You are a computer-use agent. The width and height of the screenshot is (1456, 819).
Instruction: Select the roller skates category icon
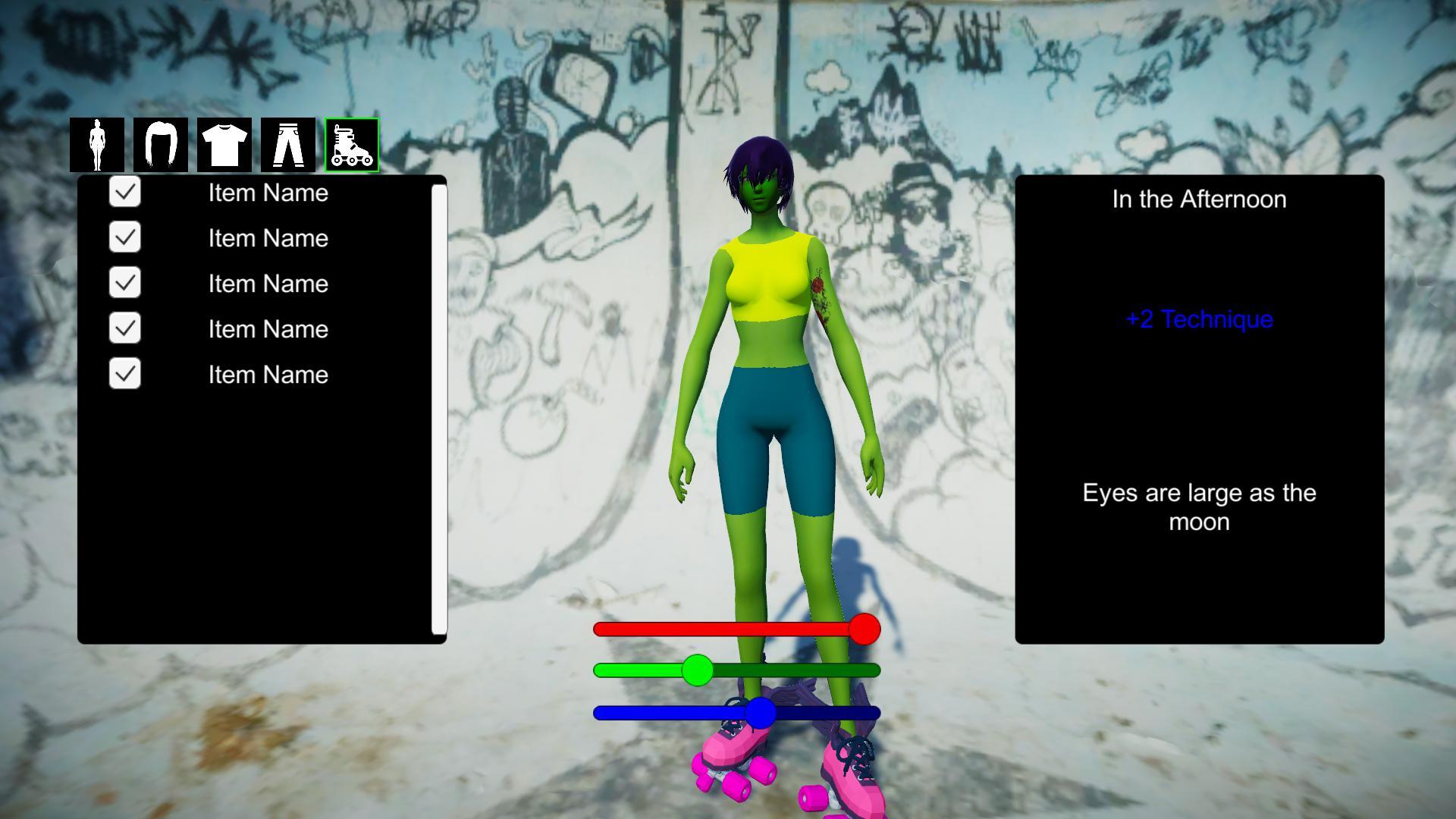[350, 146]
